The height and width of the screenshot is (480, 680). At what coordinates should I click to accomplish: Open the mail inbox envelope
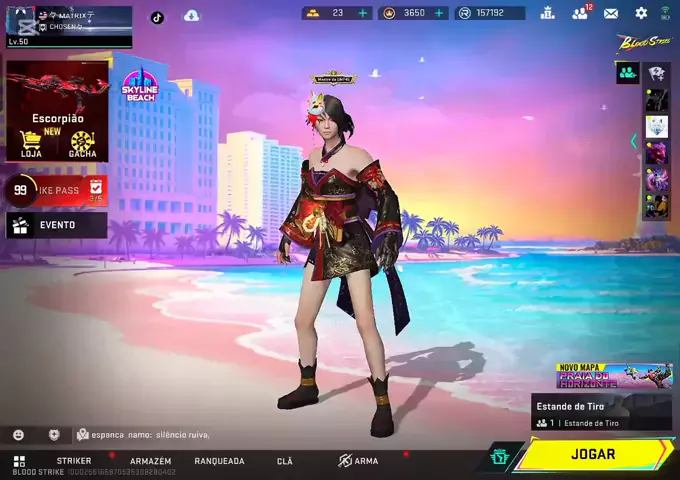pyautogui.click(x=611, y=13)
